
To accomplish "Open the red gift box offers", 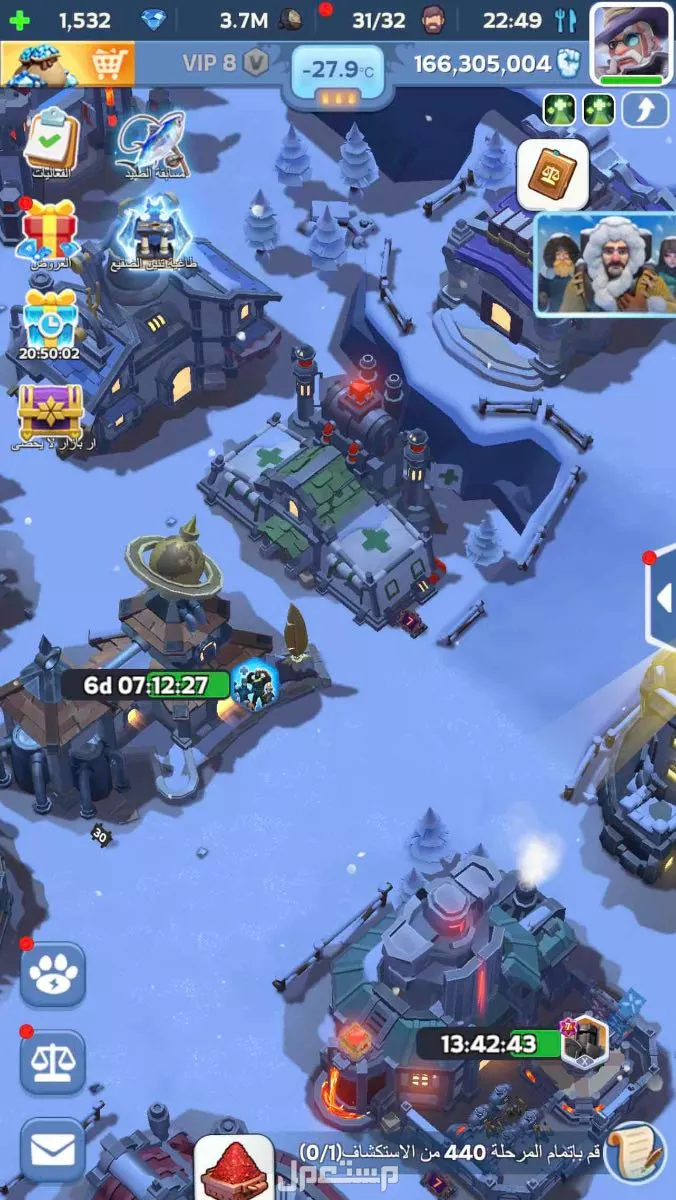I will point(50,229).
